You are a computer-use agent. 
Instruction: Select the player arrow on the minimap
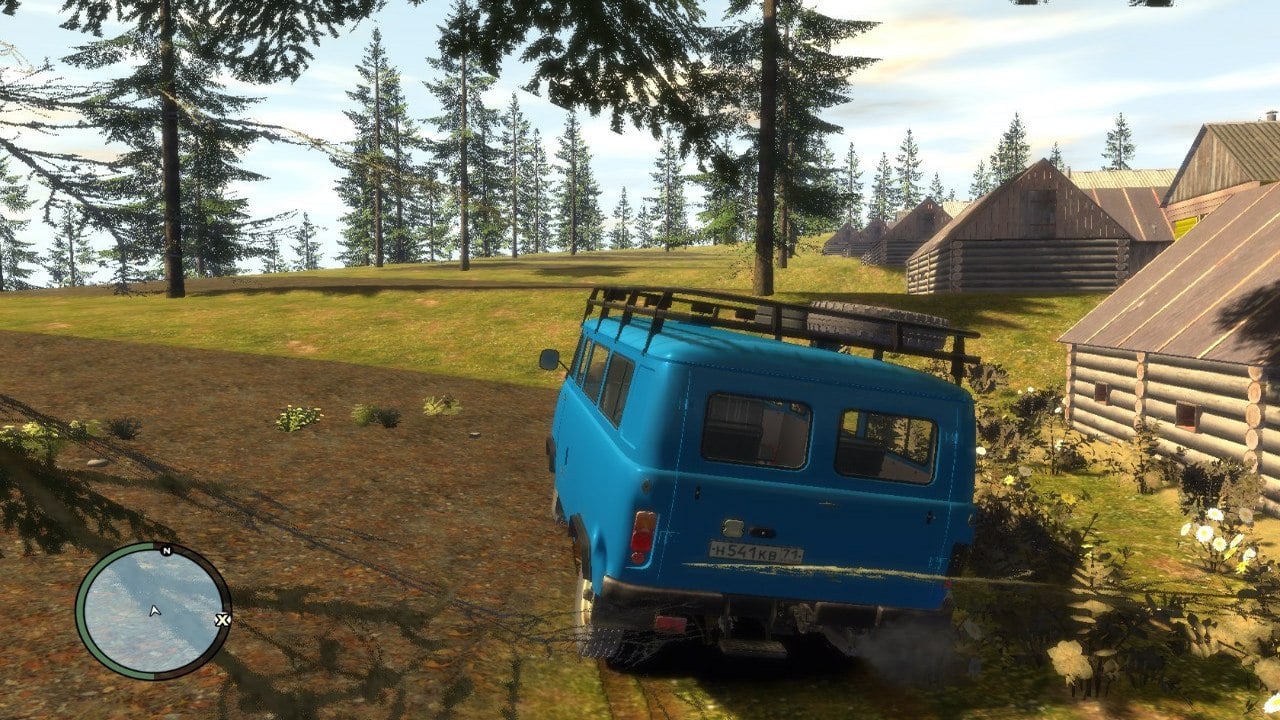pyautogui.click(x=154, y=610)
